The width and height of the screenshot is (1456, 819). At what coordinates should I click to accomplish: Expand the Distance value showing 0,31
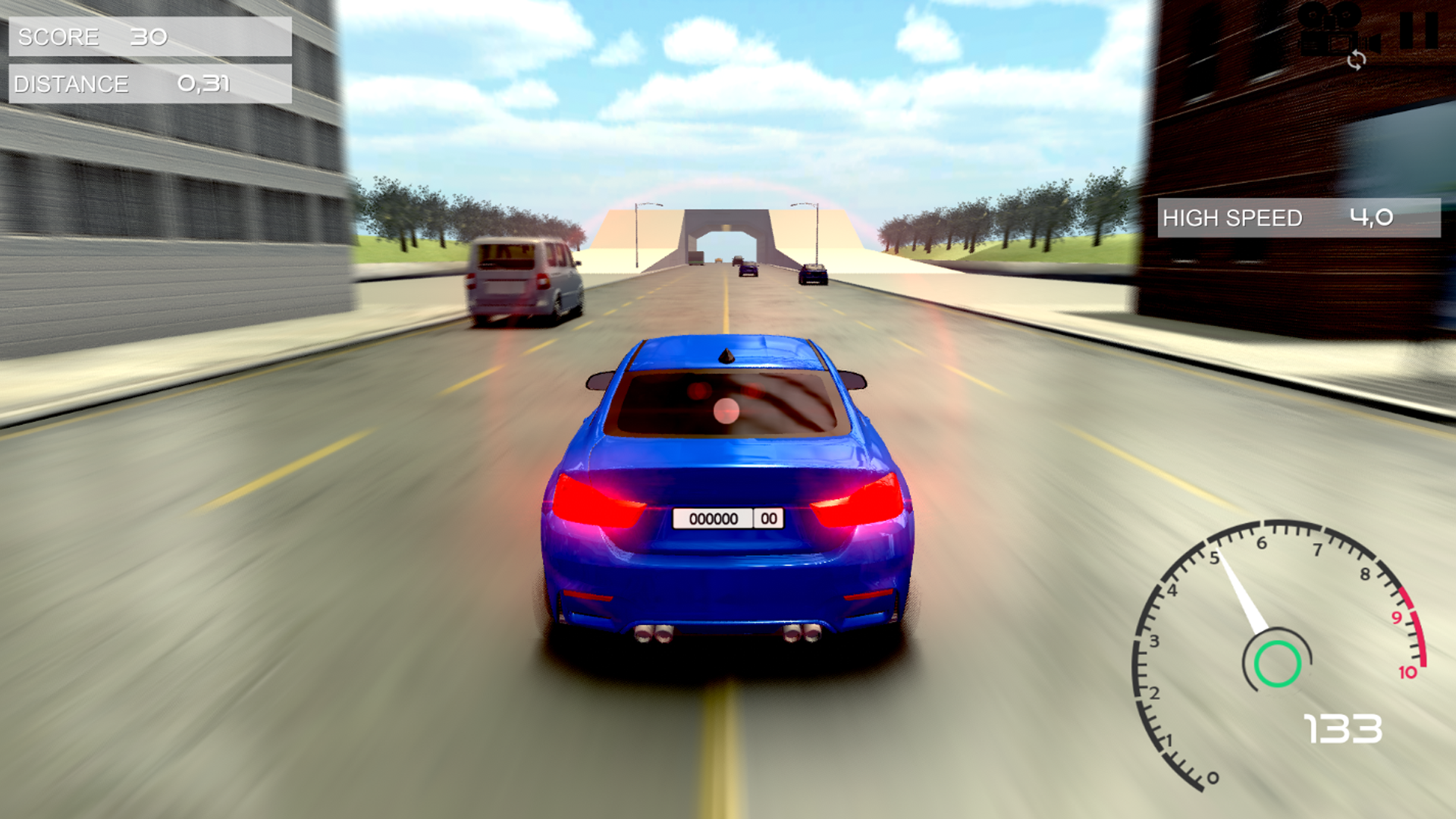pyautogui.click(x=203, y=83)
